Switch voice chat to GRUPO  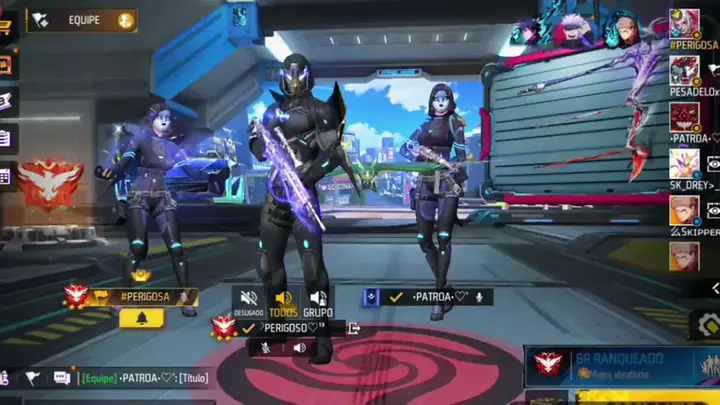(318, 302)
